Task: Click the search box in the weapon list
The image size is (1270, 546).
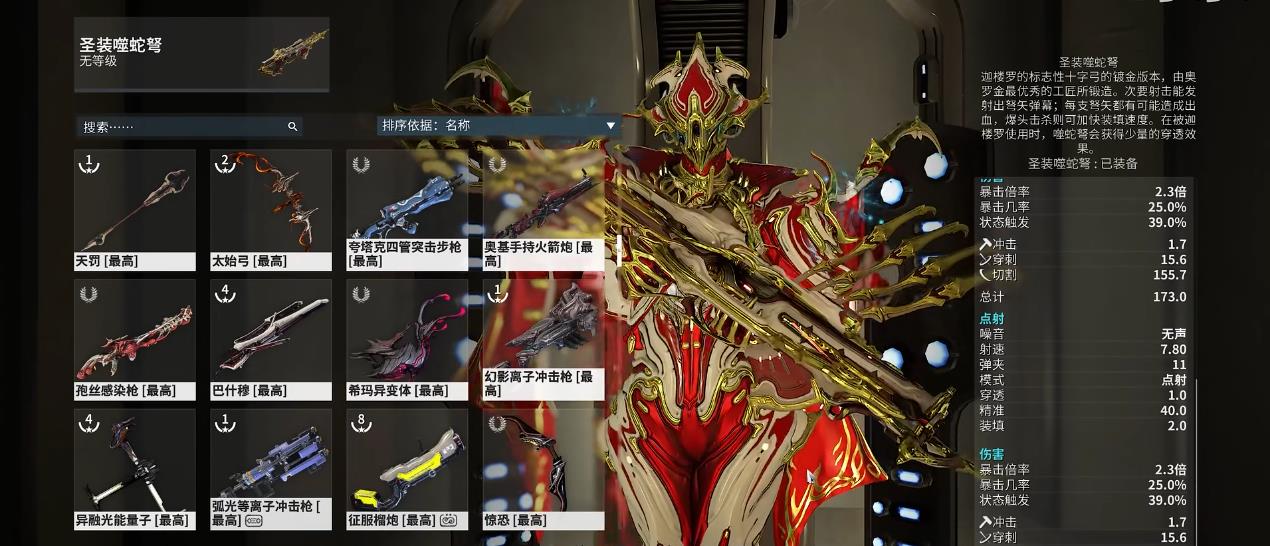Action: pos(185,127)
